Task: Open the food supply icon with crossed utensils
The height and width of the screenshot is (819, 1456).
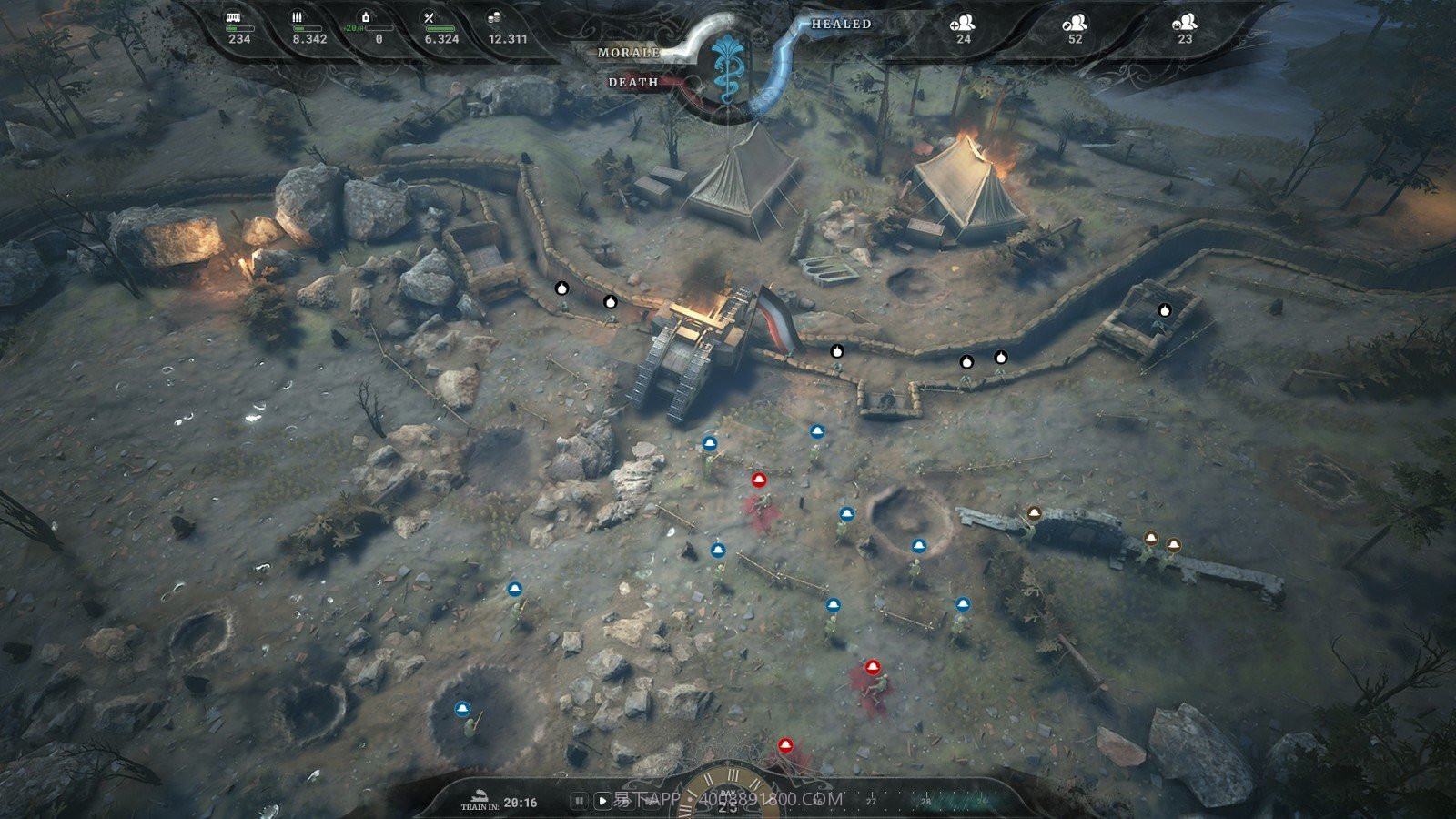Action: [430, 18]
